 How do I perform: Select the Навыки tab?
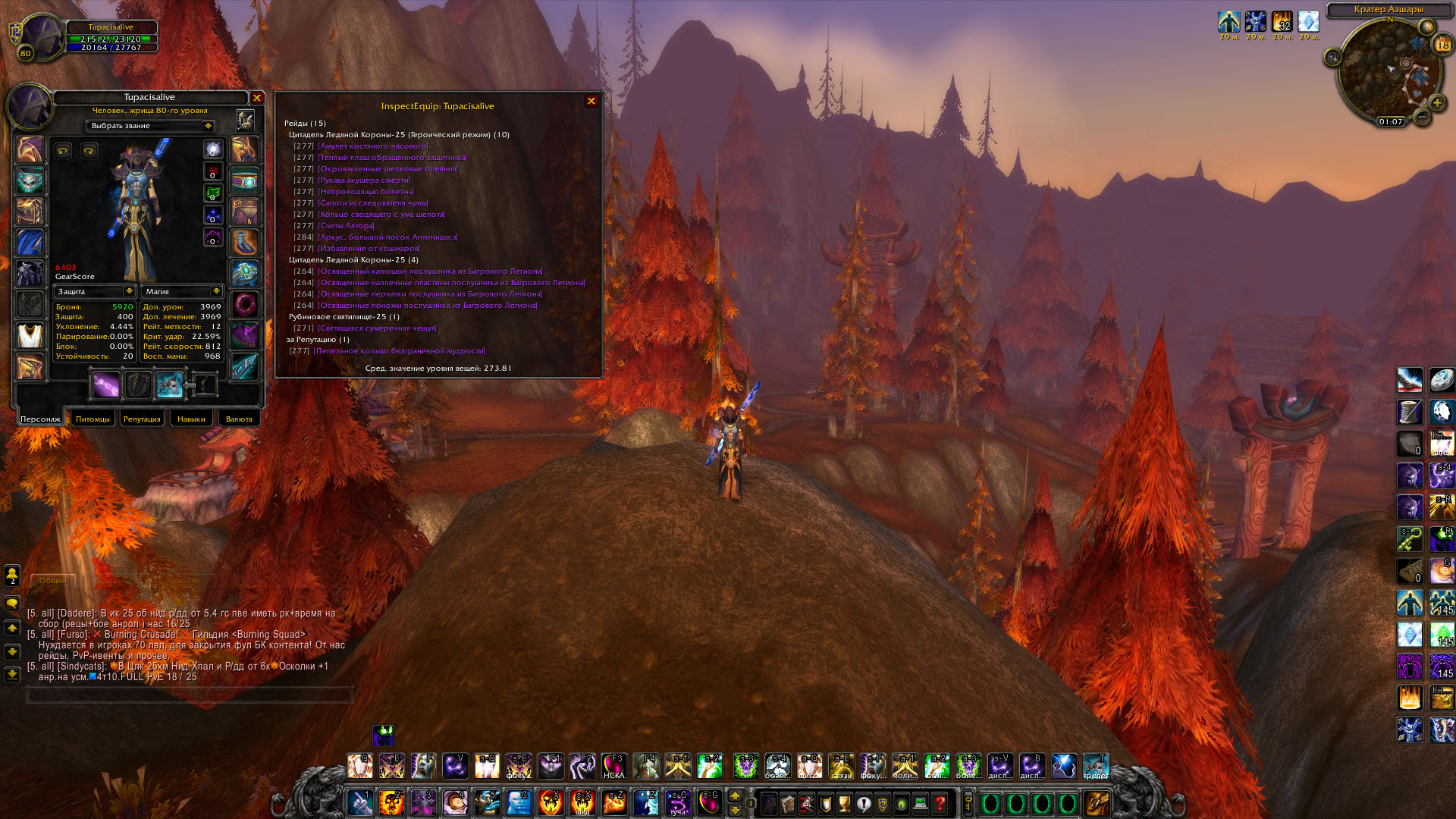pos(191,419)
